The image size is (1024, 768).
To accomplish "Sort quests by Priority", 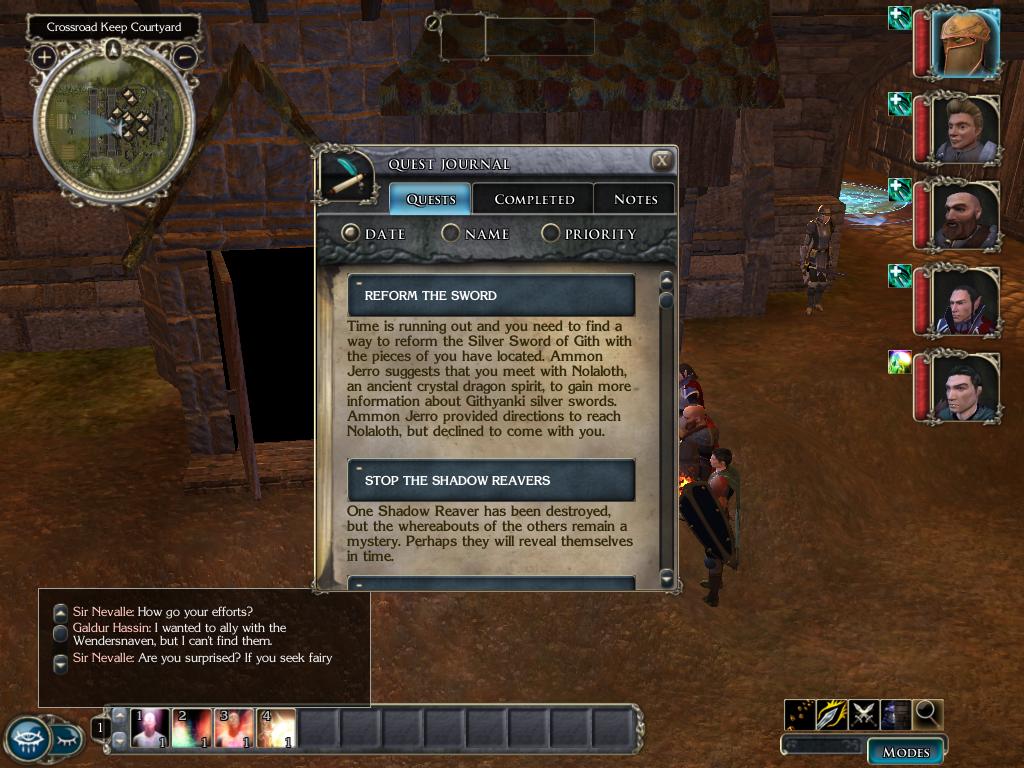I will pyautogui.click(x=551, y=233).
